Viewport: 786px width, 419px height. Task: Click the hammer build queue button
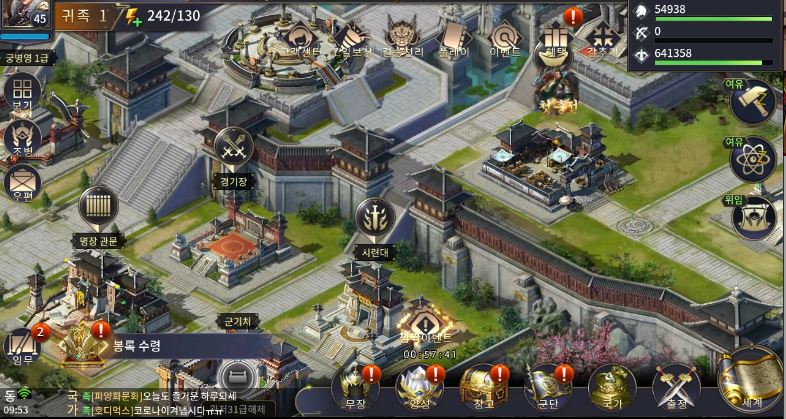(752, 103)
